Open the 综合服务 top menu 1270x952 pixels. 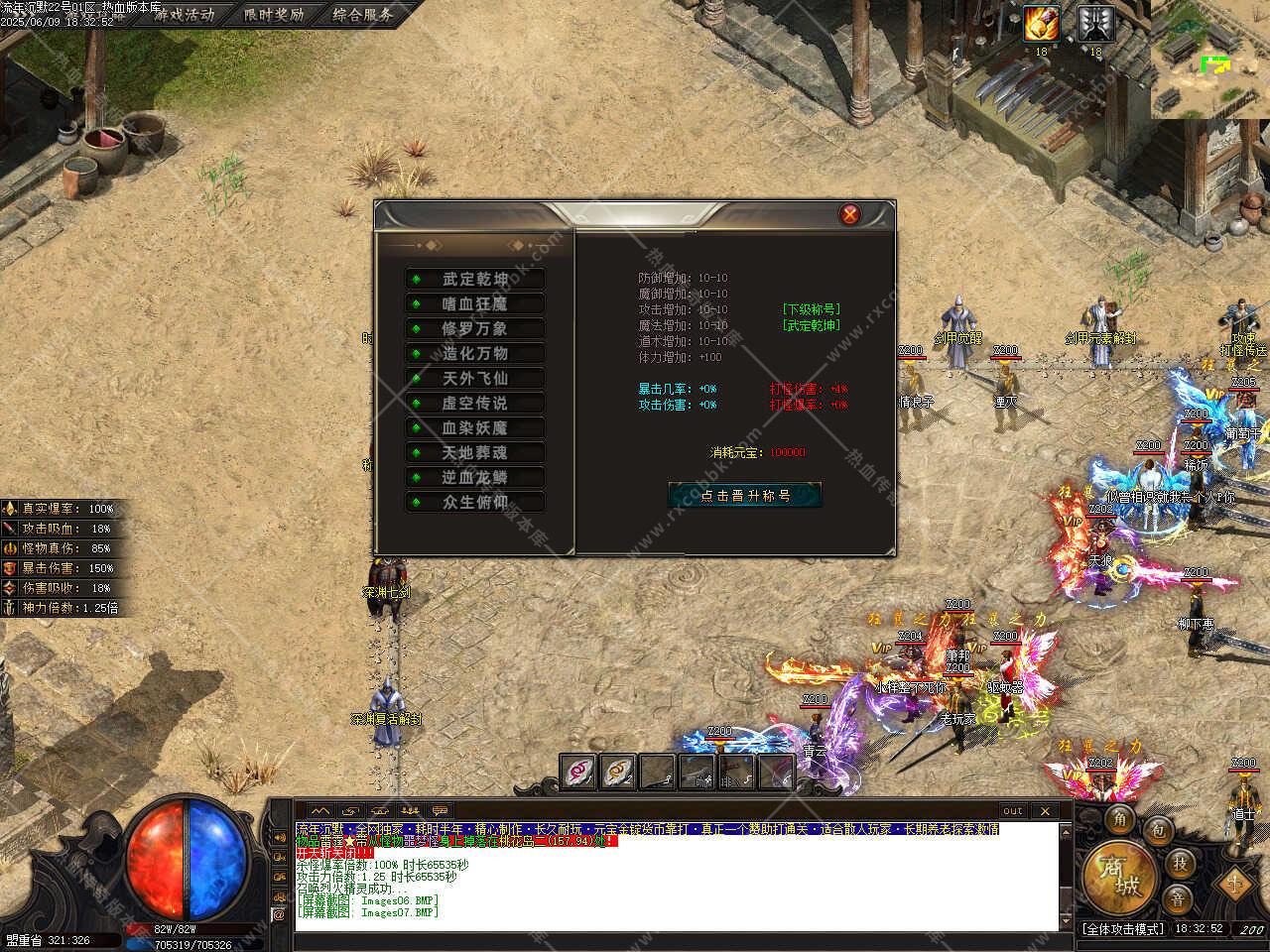click(x=362, y=15)
